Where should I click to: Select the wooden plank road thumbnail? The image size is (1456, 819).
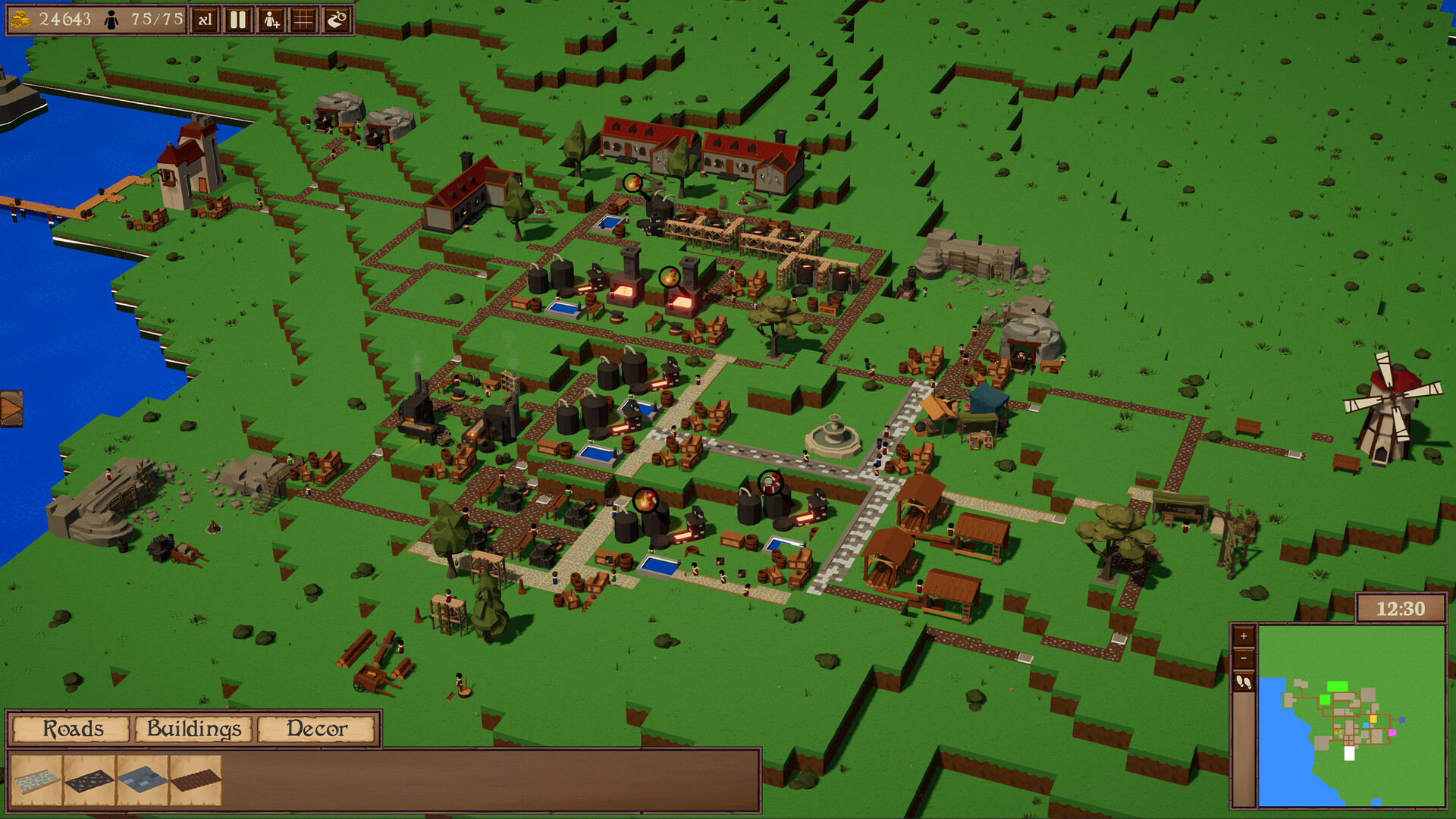click(x=196, y=781)
